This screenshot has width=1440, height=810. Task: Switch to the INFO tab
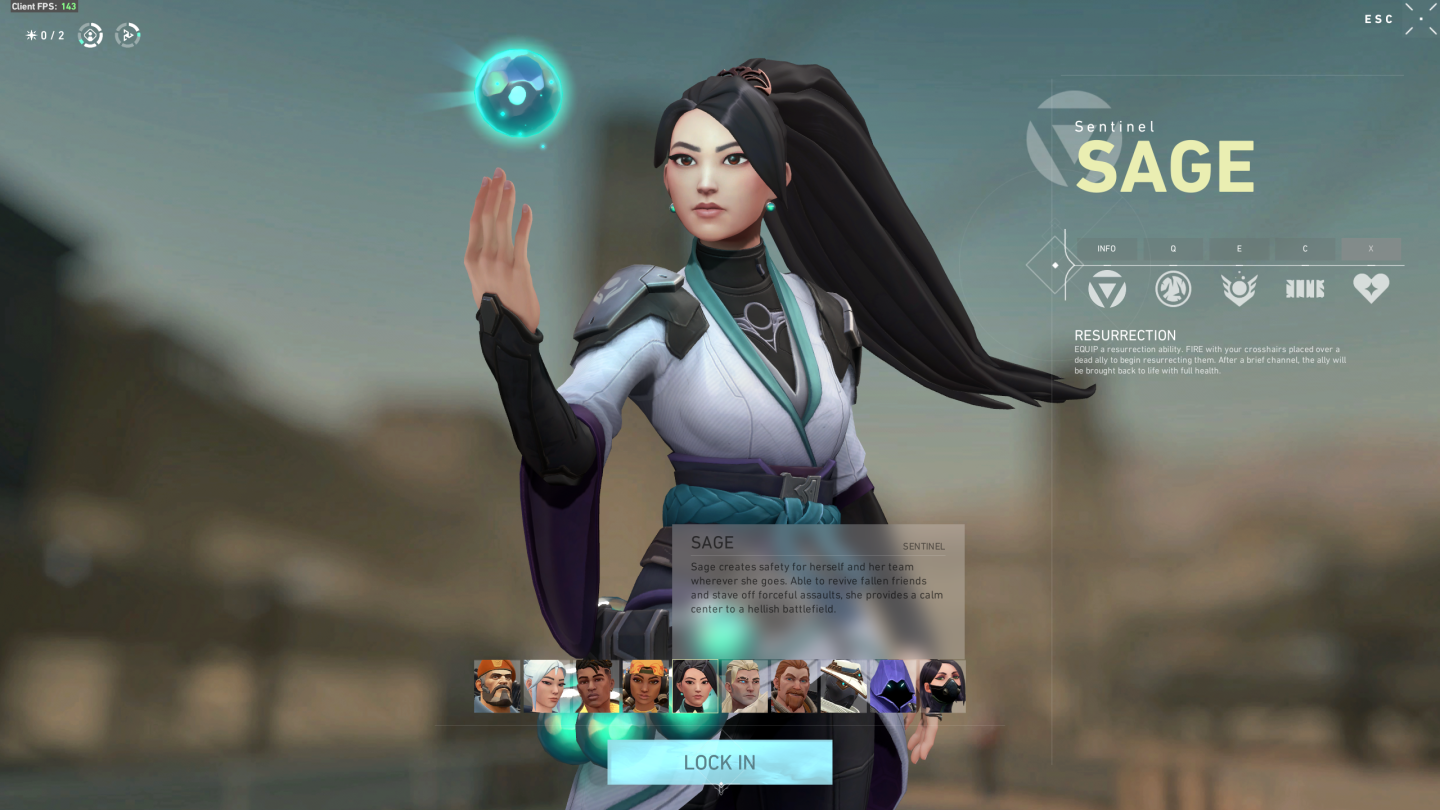(x=1107, y=249)
